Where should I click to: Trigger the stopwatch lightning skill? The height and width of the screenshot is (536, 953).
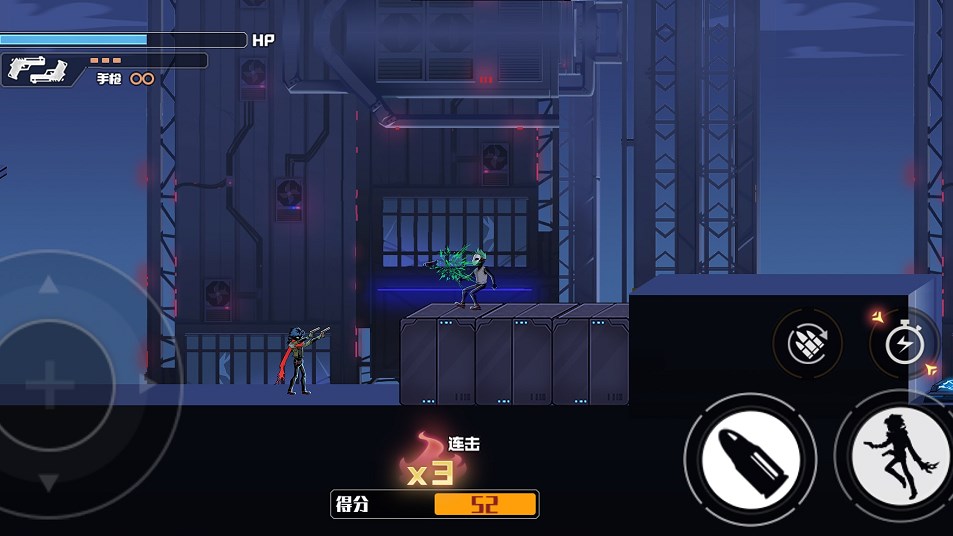(904, 344)
